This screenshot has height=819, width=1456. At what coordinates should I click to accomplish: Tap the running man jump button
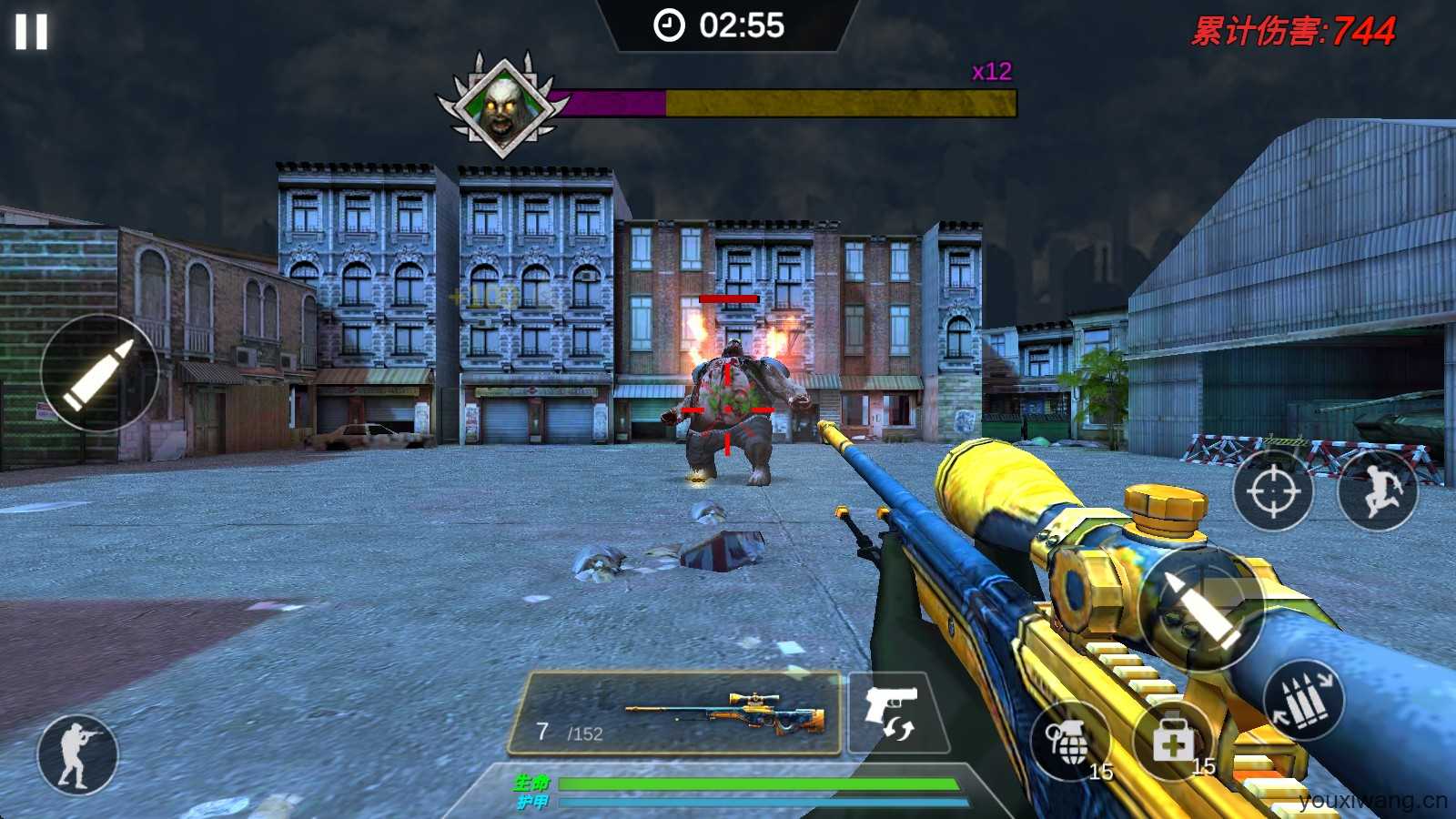pyautogui.click(x=1377, y=491)
